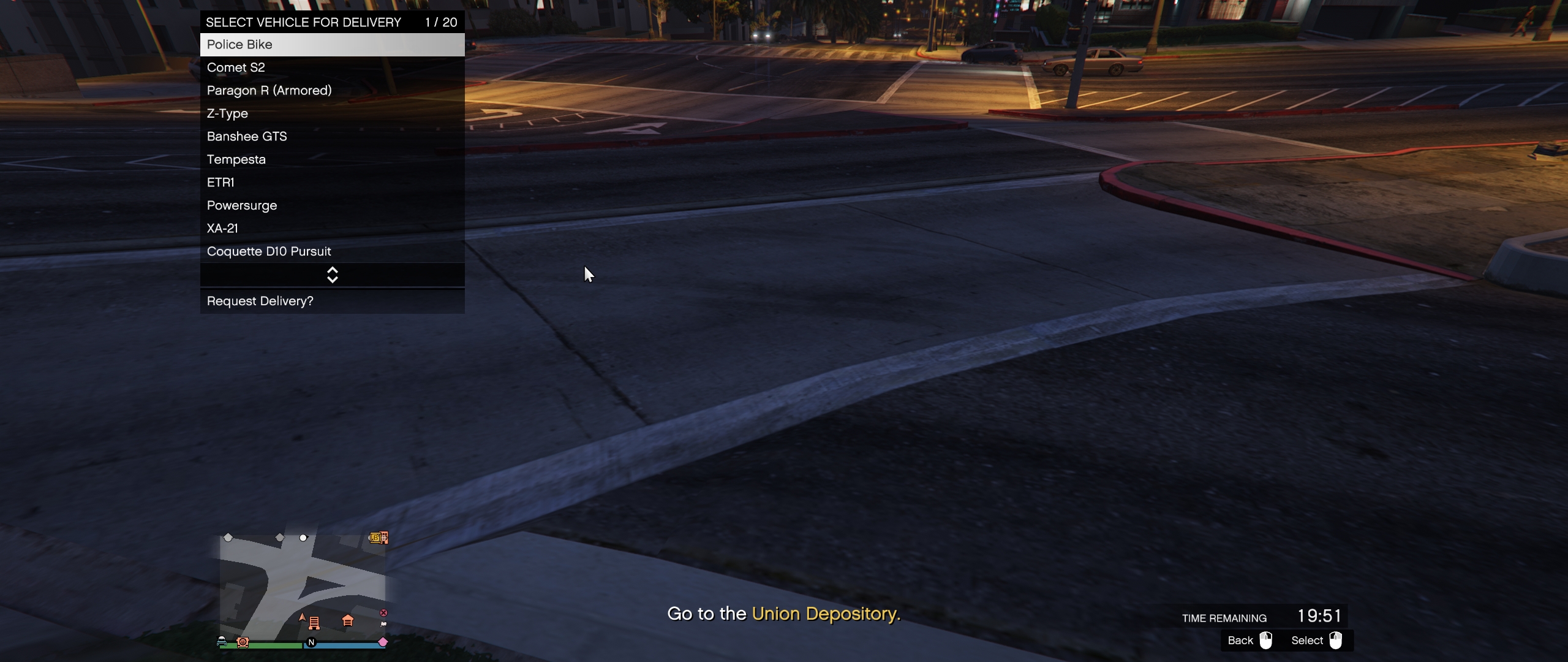
Task: Select XA-21 from the delivery list
Action: point(332,229)
